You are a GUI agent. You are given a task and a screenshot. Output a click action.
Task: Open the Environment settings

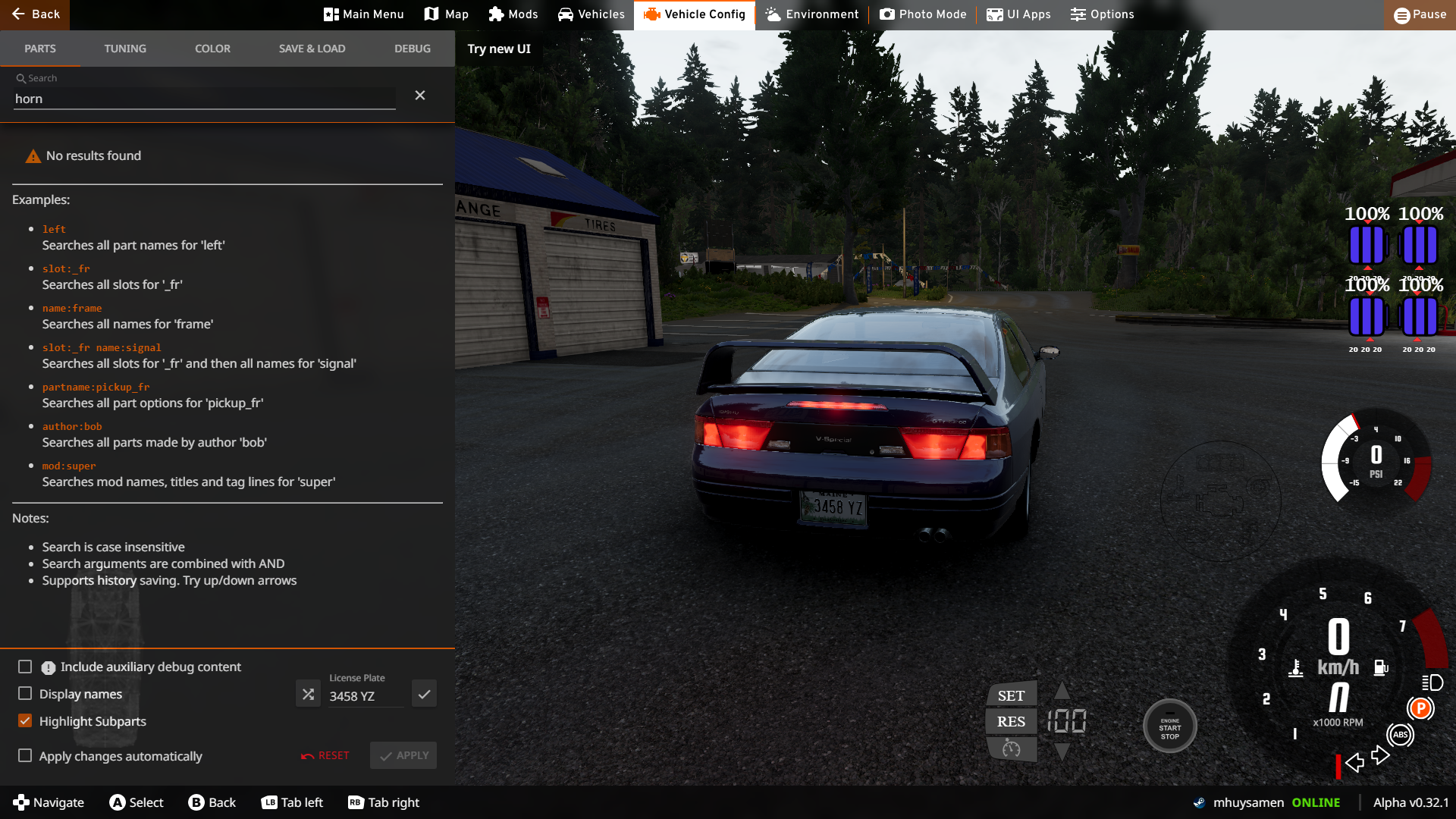811,14
